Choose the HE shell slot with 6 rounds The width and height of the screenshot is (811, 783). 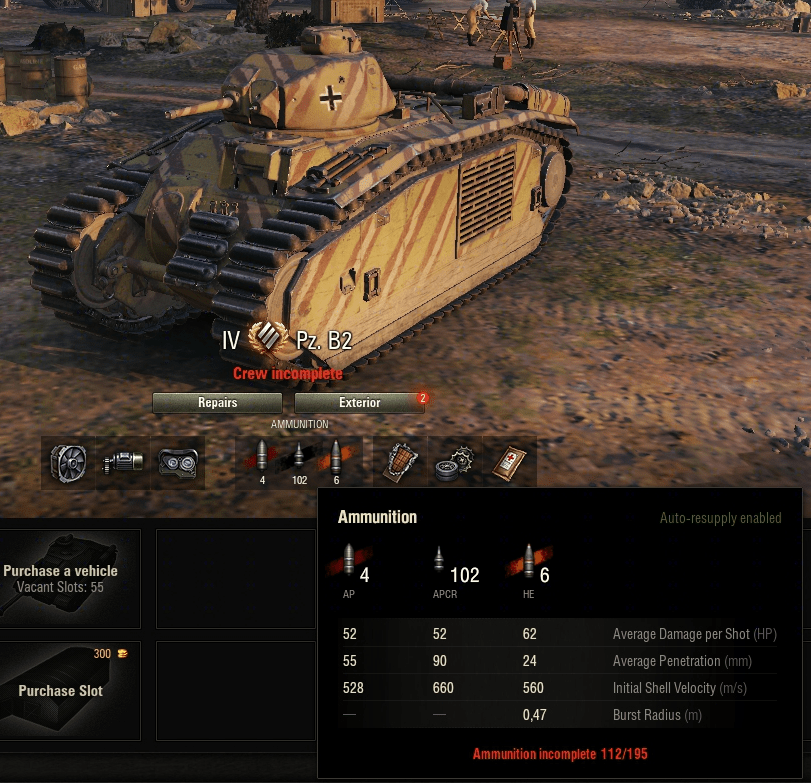(x=335, y=462)
